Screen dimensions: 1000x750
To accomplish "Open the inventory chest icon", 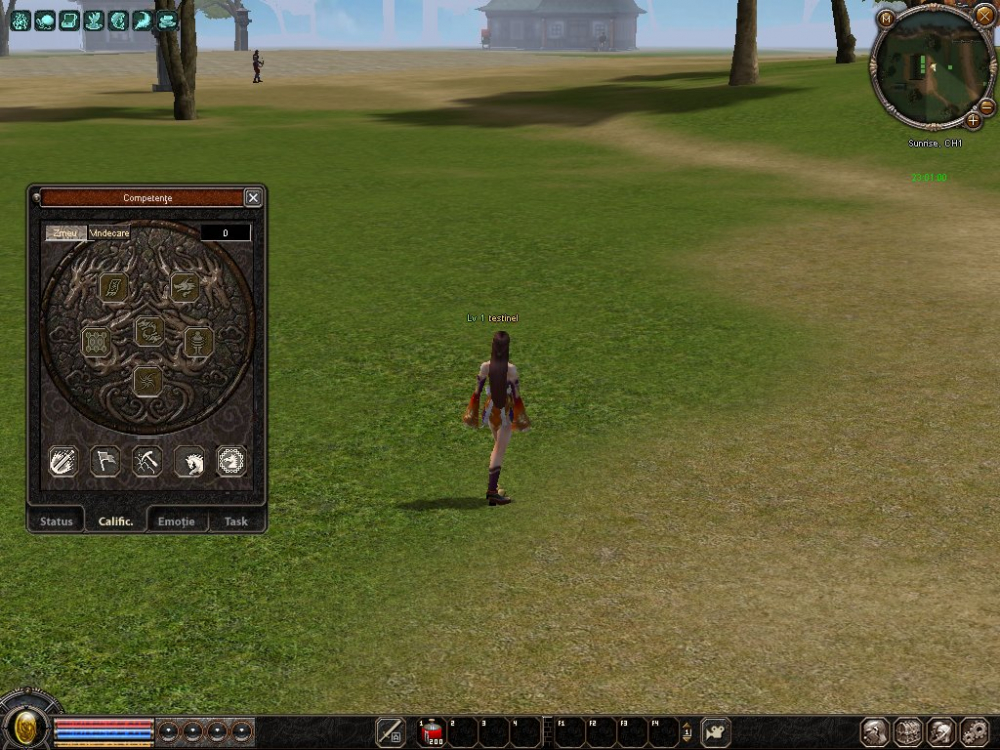I will tap(908, 733).
